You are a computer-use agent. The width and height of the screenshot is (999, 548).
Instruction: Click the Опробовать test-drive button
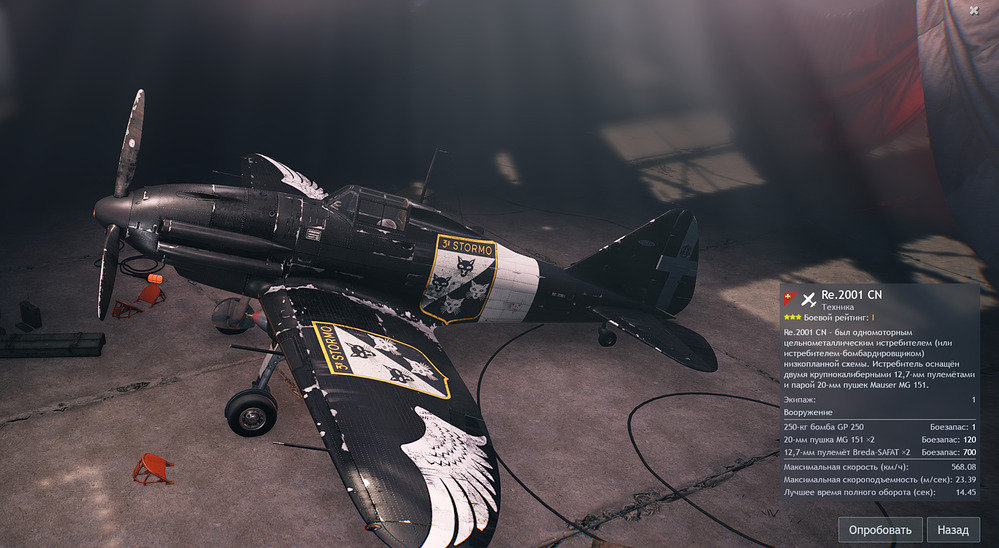tap(880, 530)
